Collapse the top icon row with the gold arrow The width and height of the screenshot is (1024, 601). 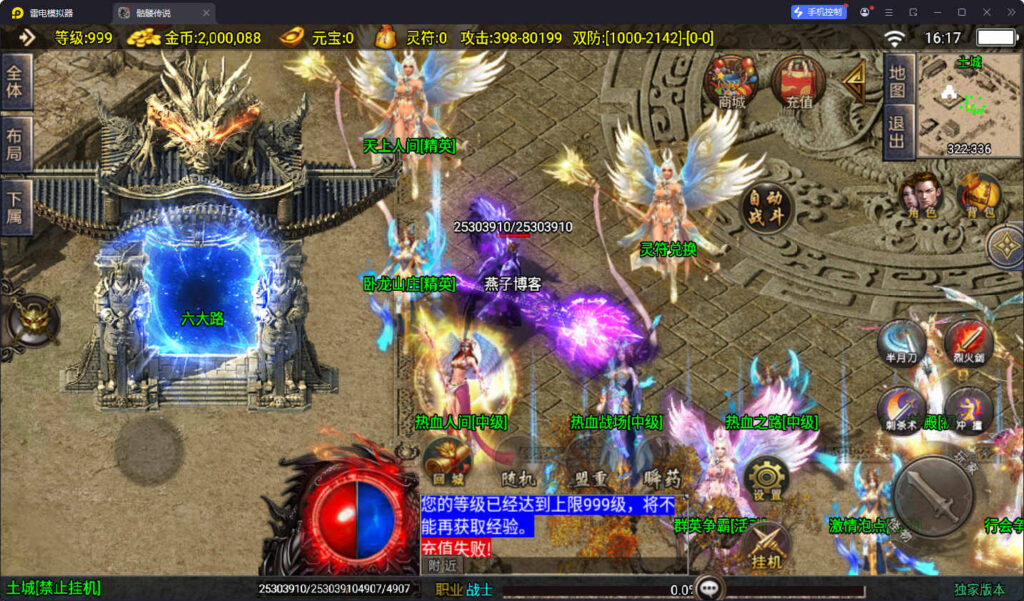pyautogui.click(x=855, y=82)
